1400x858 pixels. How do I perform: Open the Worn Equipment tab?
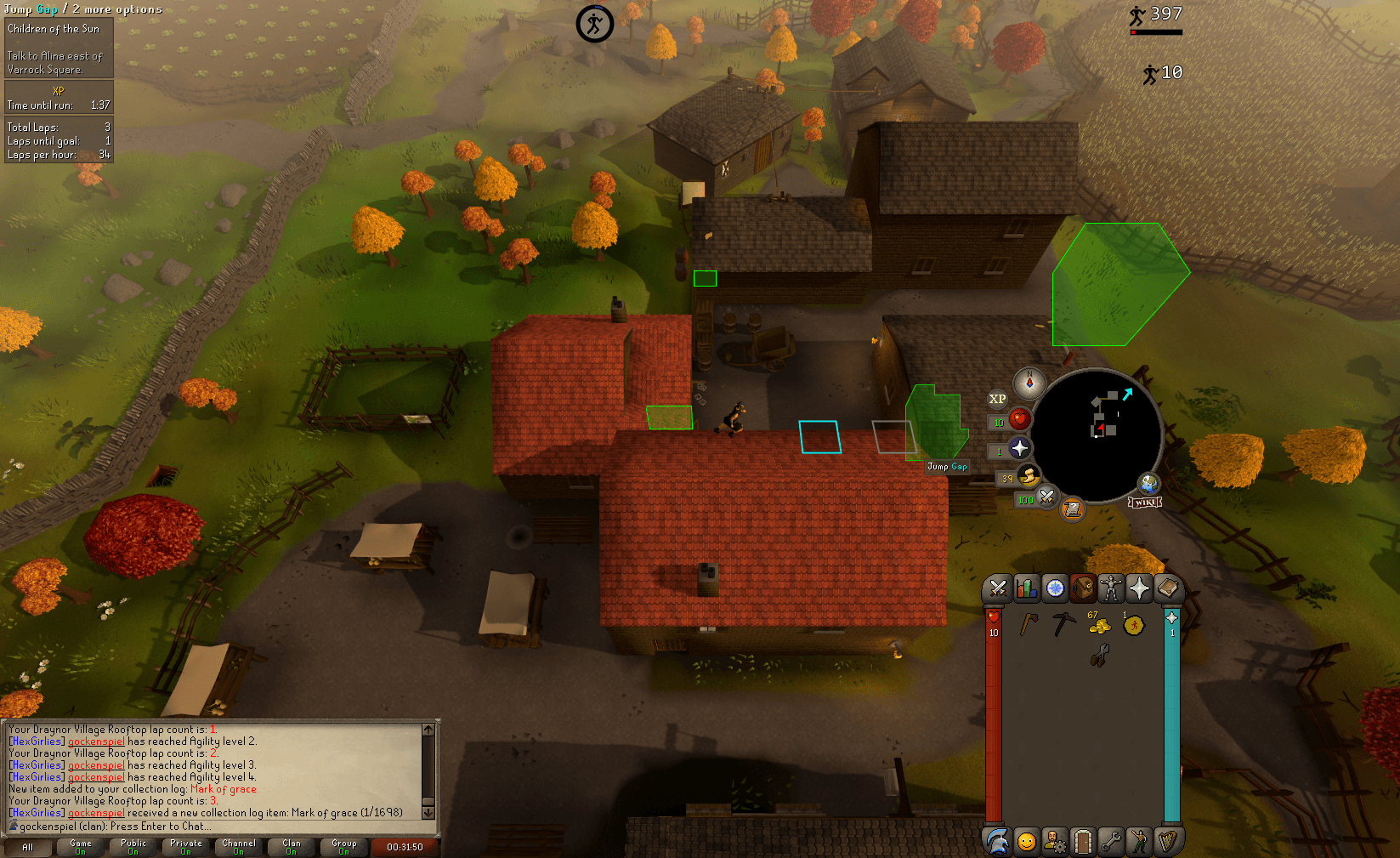(1111, 588)
